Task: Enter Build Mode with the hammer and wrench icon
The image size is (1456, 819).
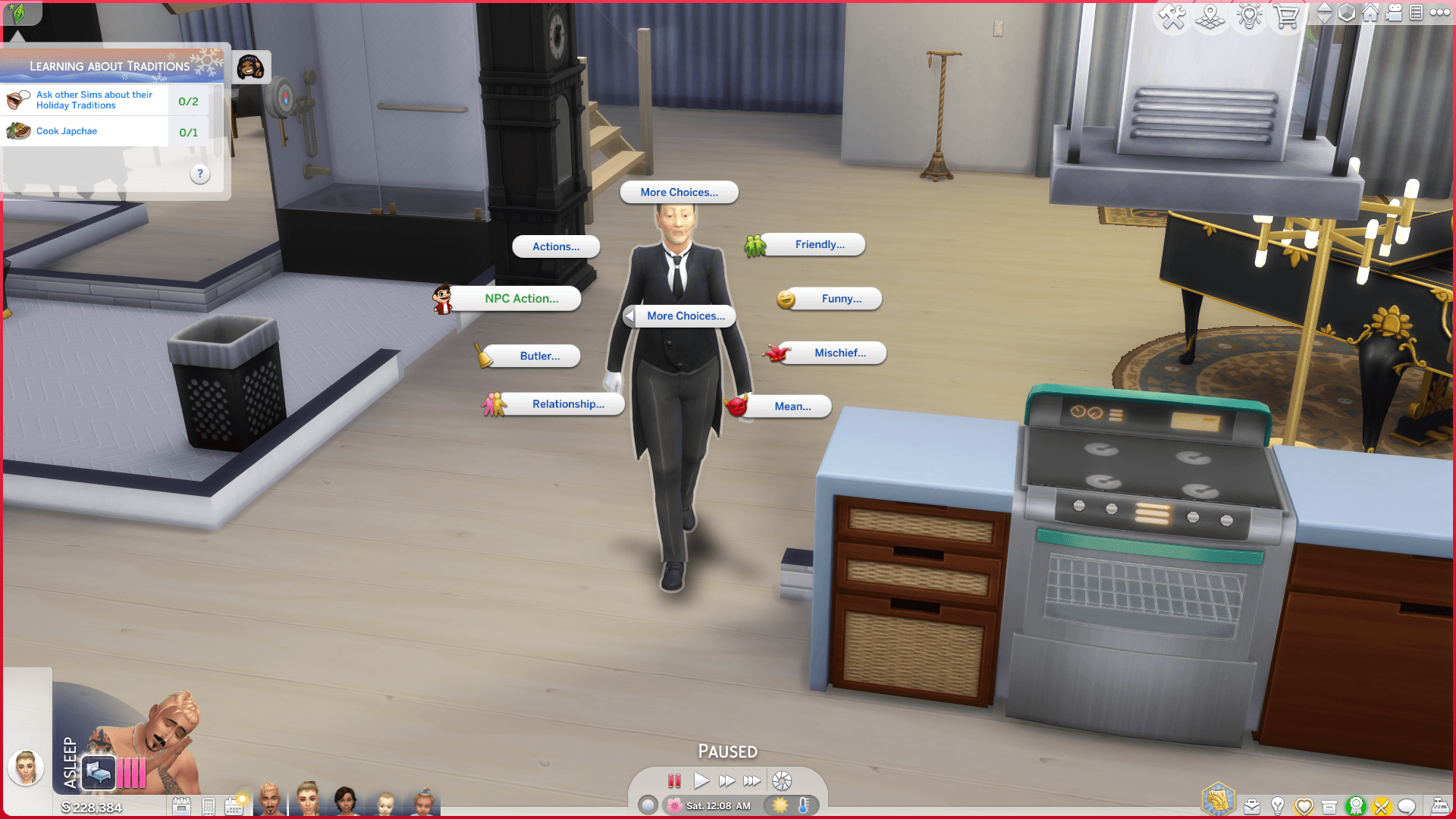Action: click(x=1172, y=15)
